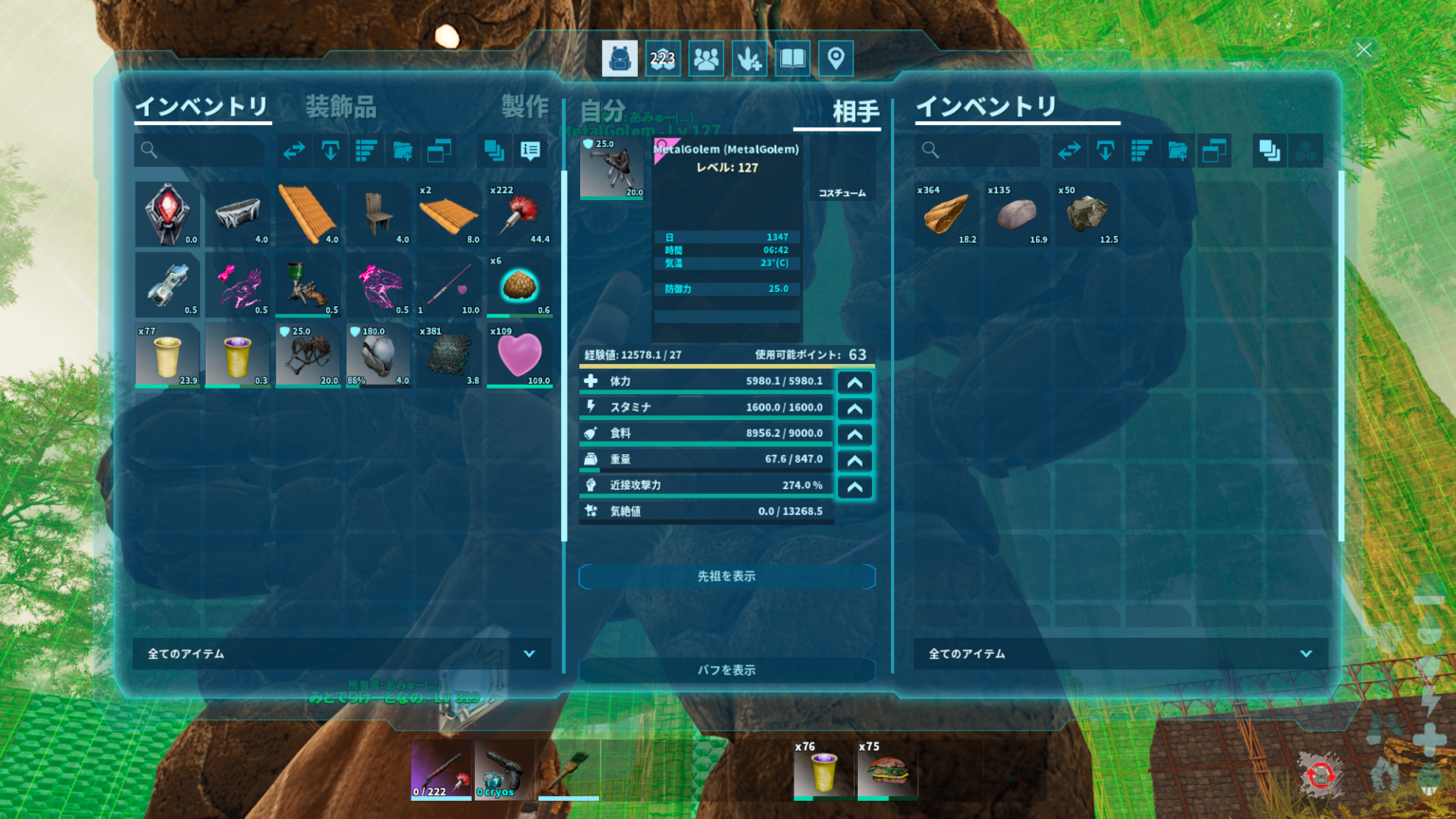
Task: Level up 体力 with its chevron arrow
Action: pos(854,381)
